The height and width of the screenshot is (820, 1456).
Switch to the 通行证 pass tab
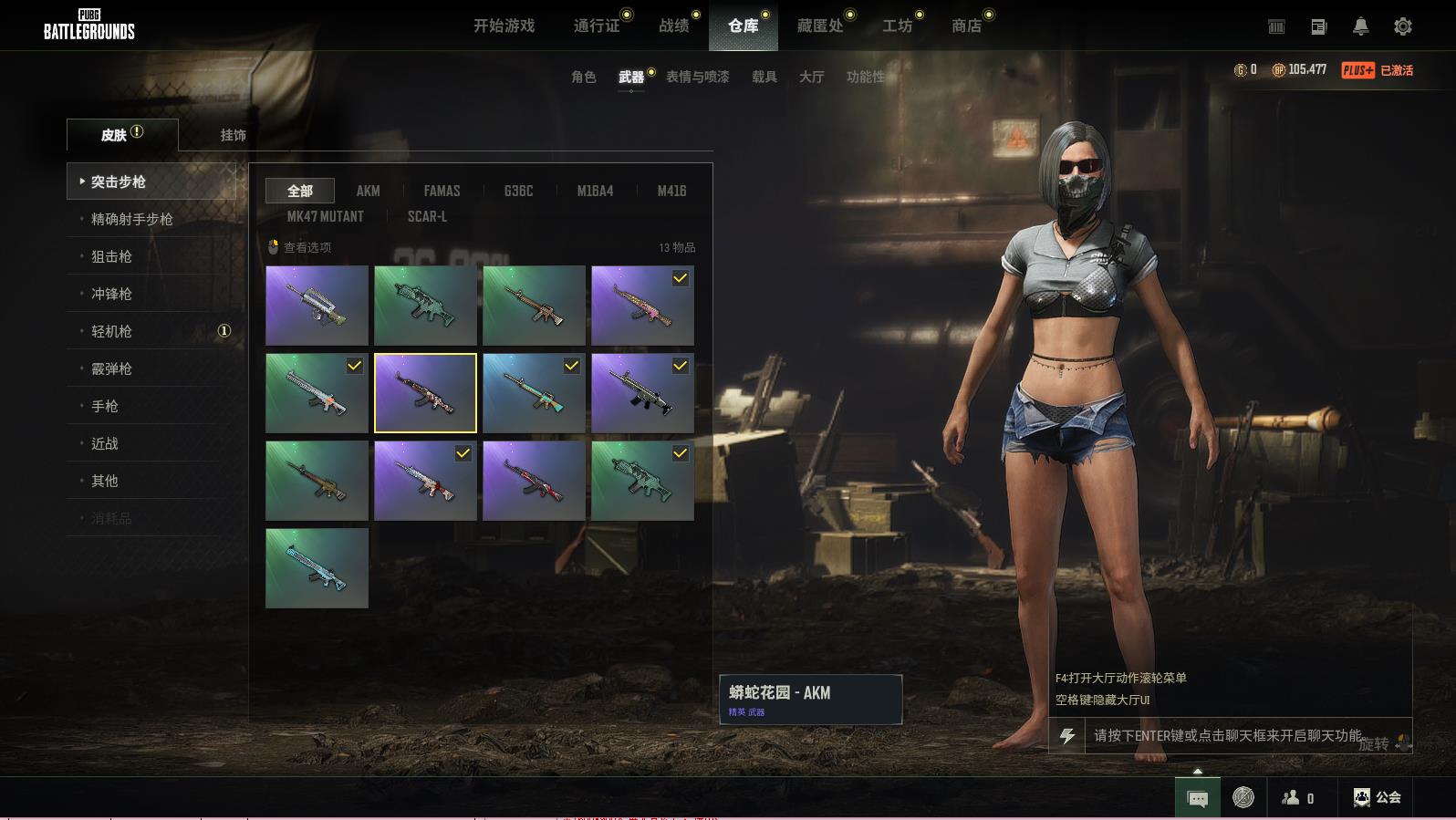[597, 26]
